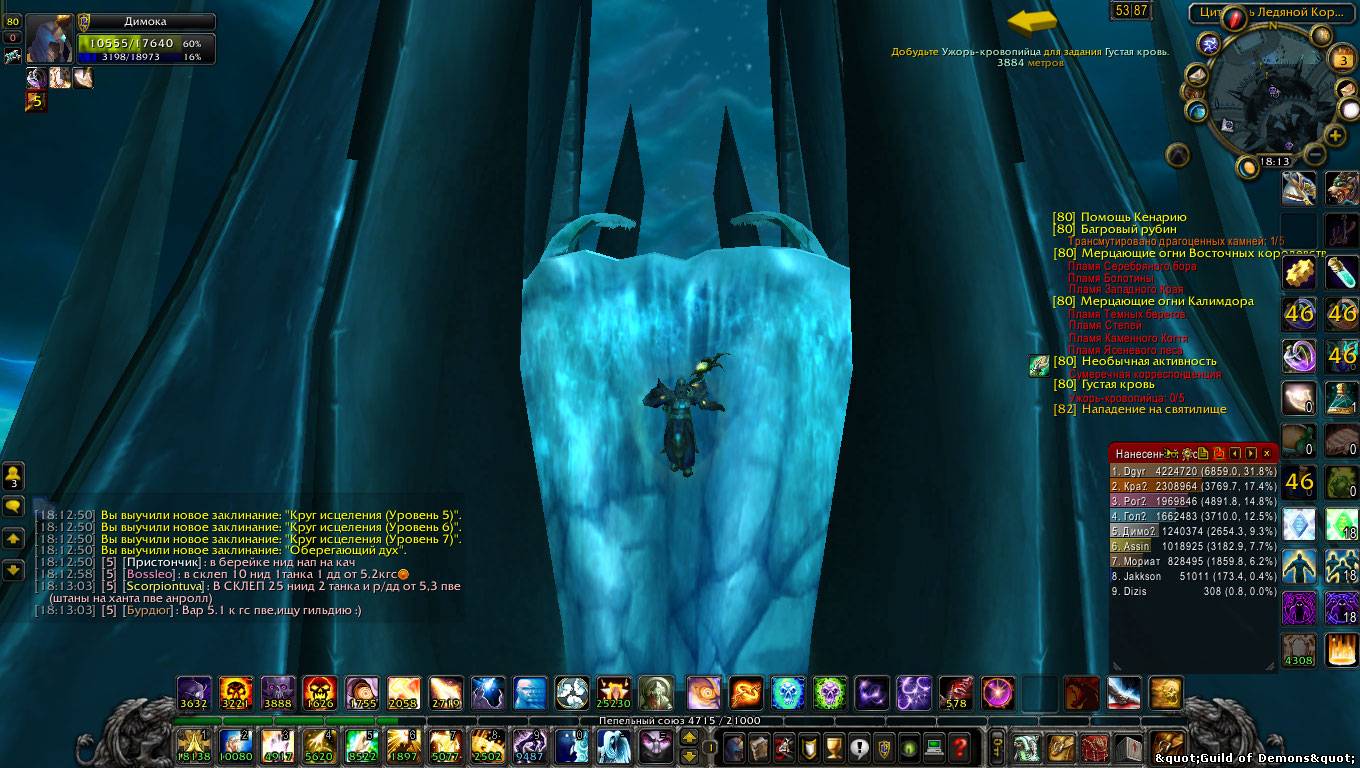
Task: Select the quest Помощь Кенарию in tracker
Action: pyautogui.click(x=1133, y=217)
